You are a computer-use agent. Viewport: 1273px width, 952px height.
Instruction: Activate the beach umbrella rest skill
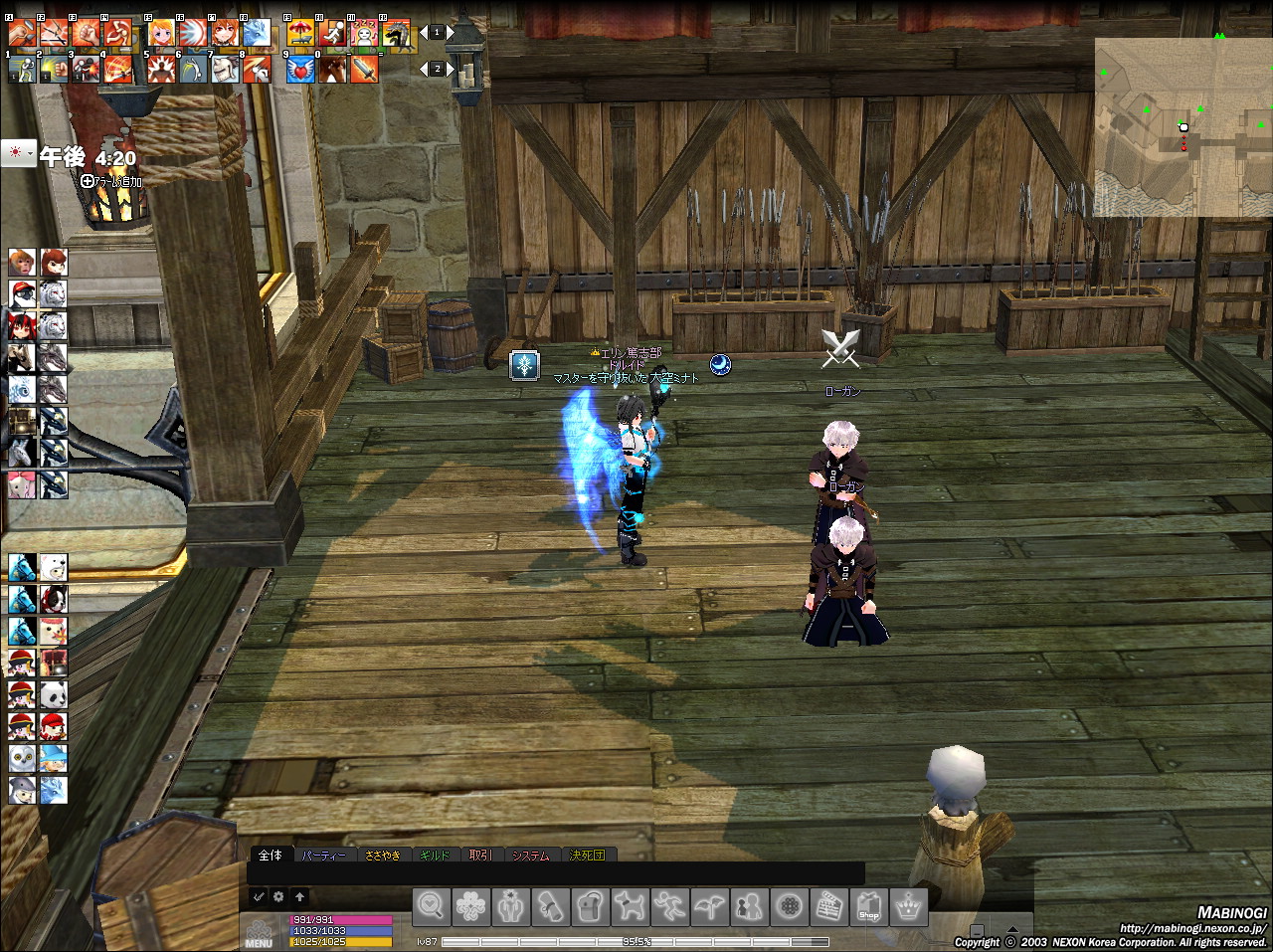click(x=300, y=34)
